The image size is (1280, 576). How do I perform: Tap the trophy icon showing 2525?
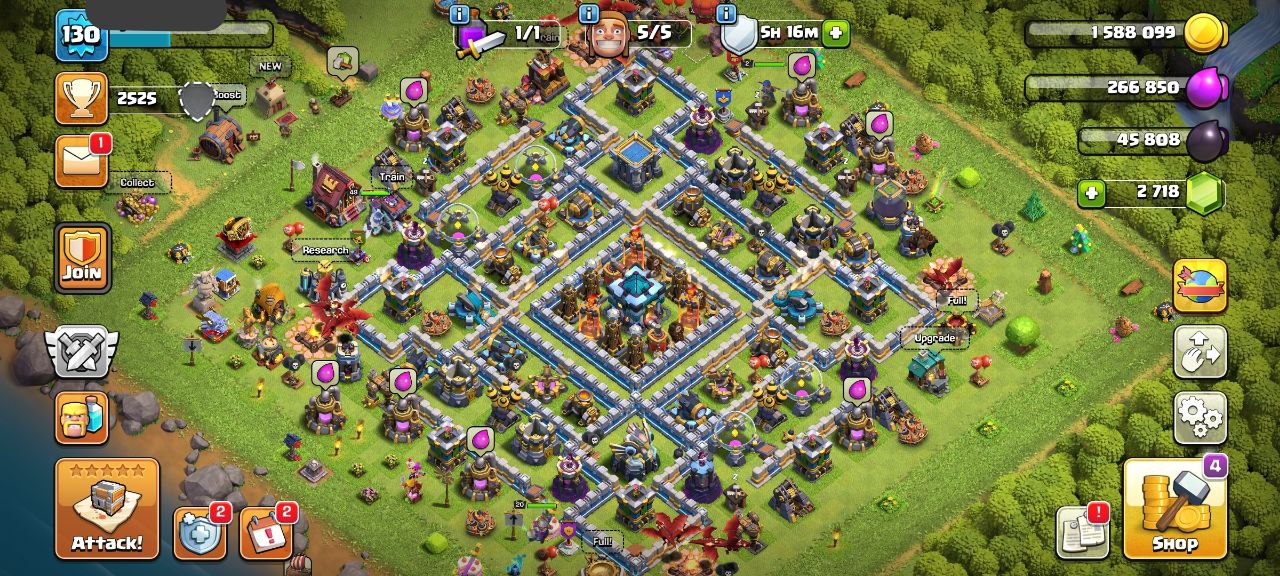click(x=81, y=97)
